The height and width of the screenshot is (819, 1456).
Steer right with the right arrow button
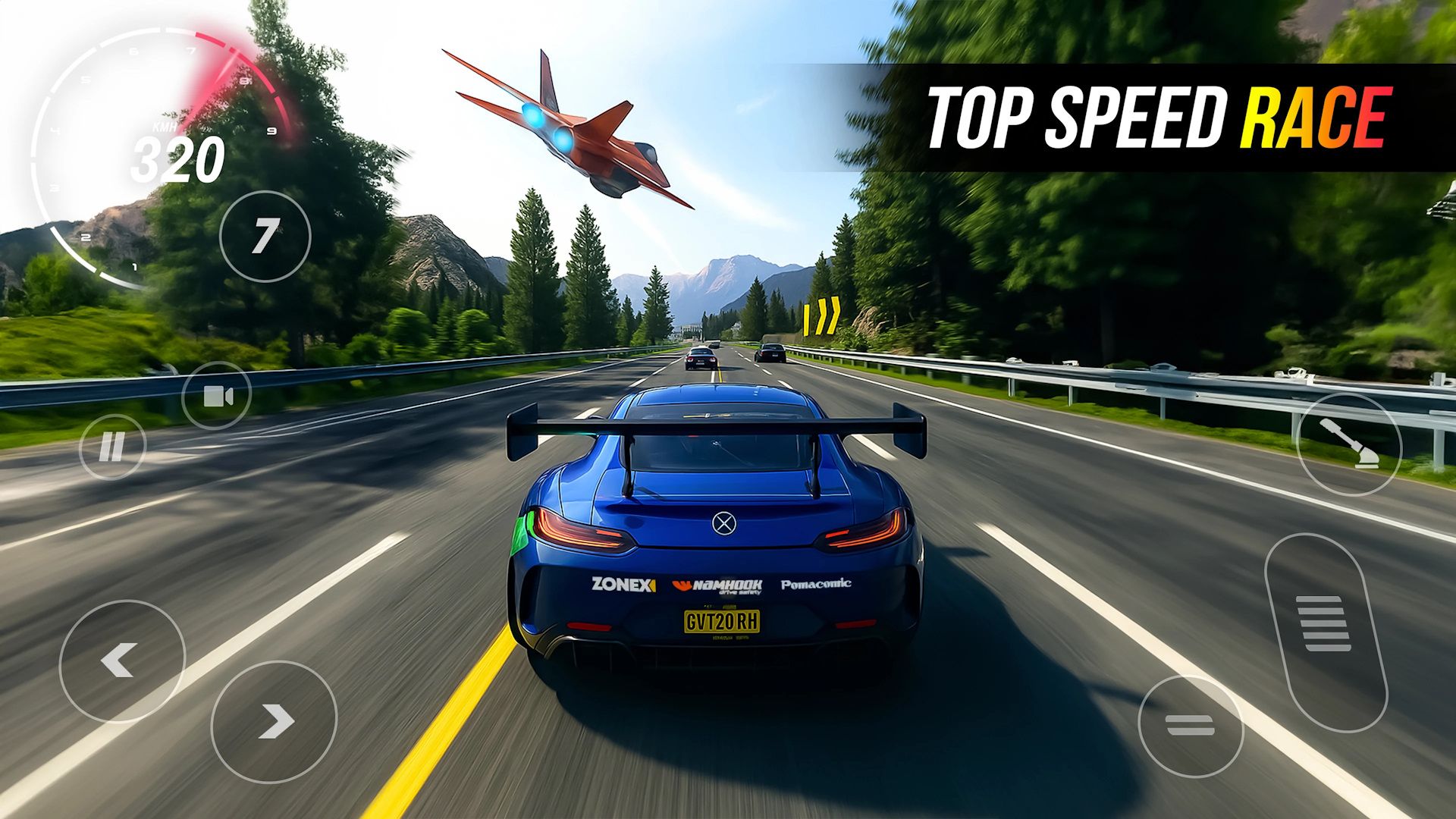[274, 721]
